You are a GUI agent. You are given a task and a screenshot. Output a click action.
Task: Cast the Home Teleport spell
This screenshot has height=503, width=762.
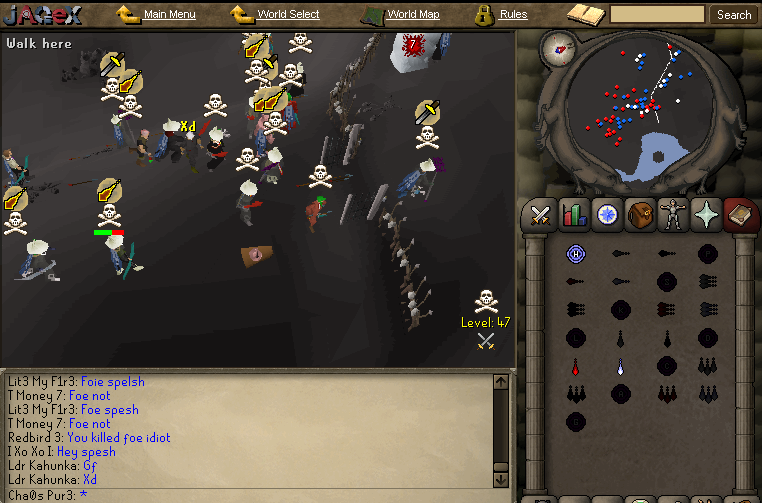pyautogui.click(x=575, y=254)
